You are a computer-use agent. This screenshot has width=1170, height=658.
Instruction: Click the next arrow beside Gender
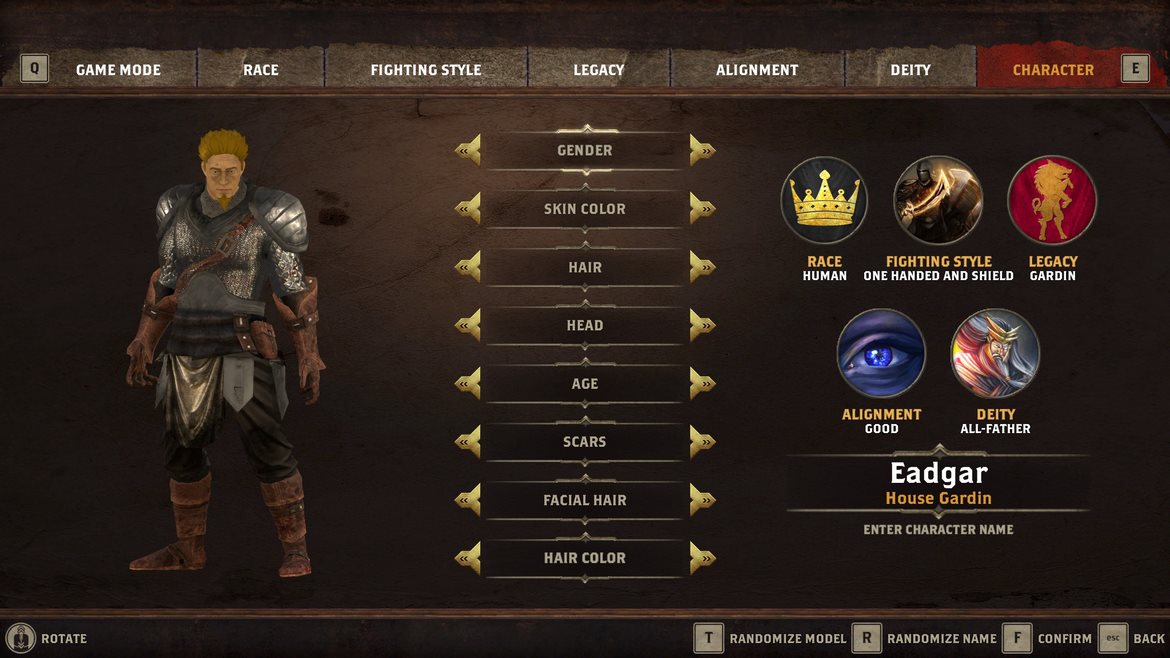(702, 151)
